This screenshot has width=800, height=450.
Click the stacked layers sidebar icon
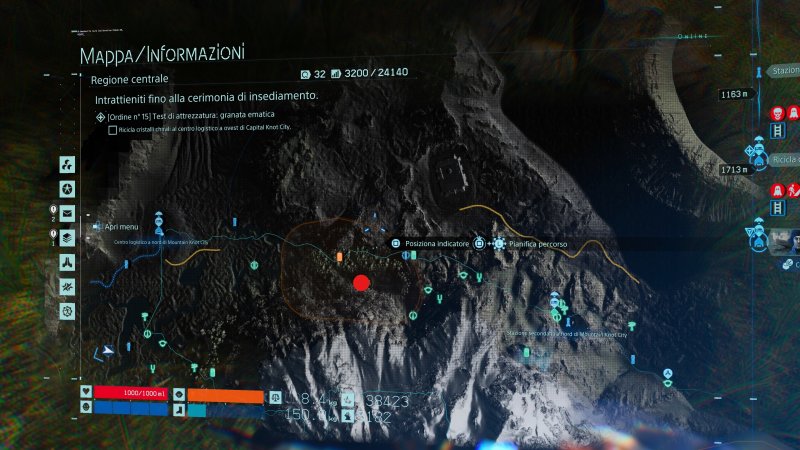(67, 237)
